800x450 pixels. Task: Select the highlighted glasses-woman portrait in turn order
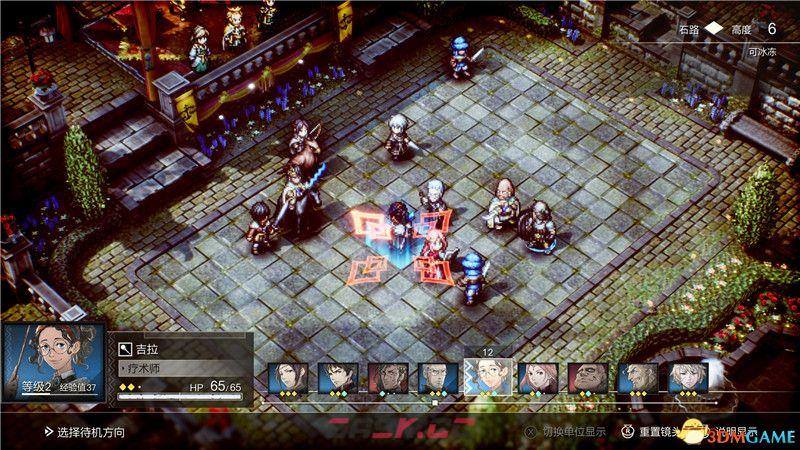coord(488,376)
